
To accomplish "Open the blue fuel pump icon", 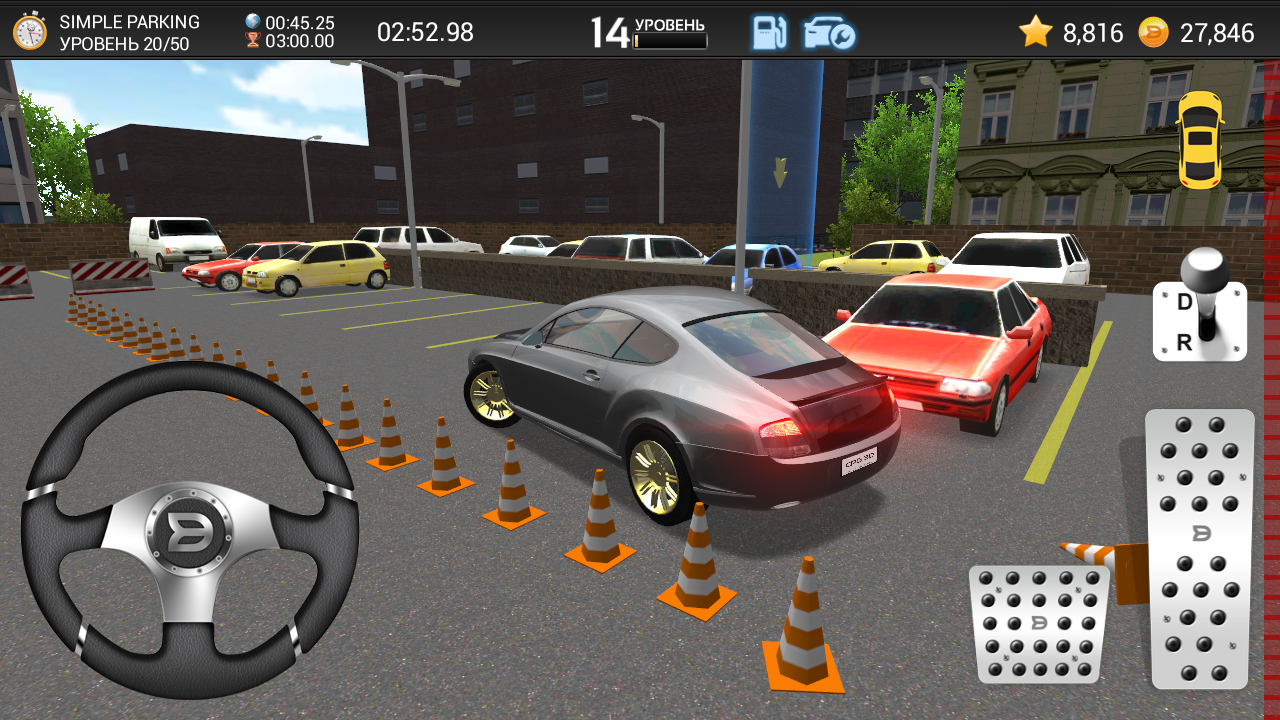I will coord(769,32).
